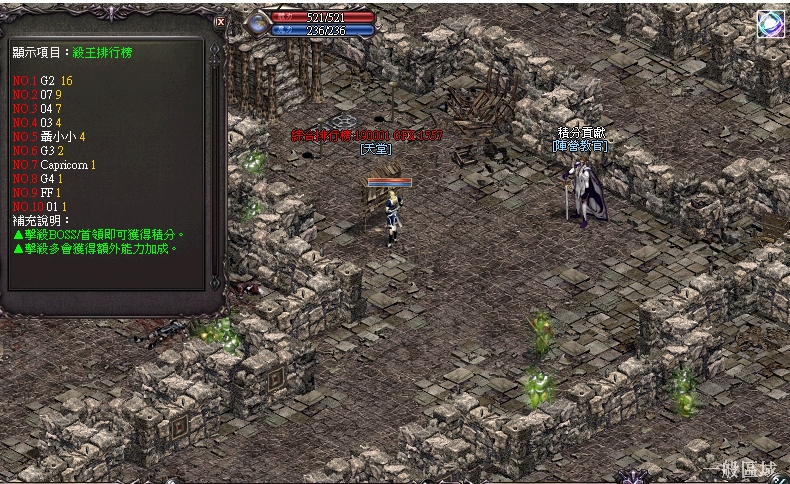Select the NO.1 G2 ranking row
The height and width of the screenshot is (484, 790).
[43, 80]
